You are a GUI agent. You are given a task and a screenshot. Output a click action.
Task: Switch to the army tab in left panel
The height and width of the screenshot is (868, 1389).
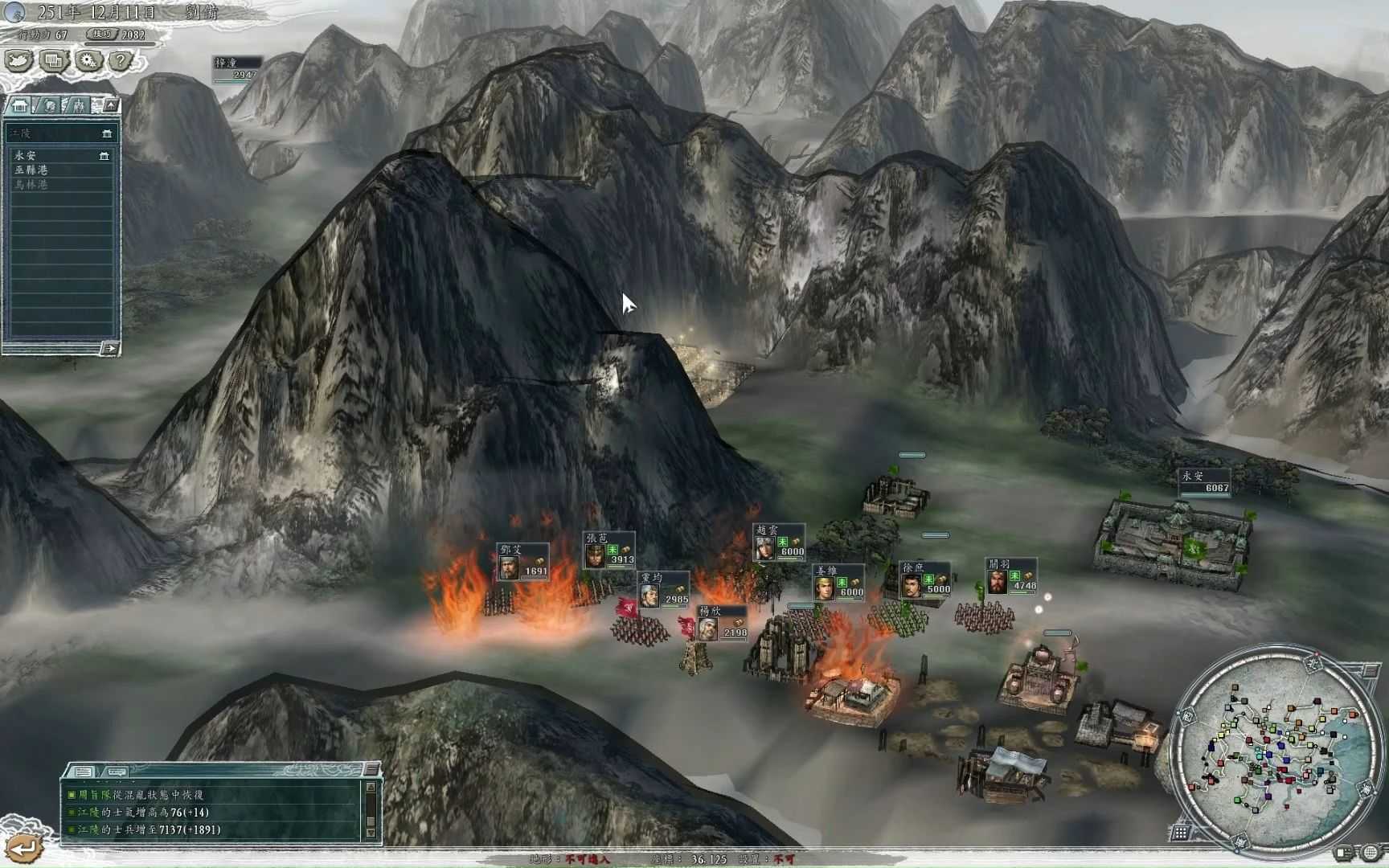point(80,105)
